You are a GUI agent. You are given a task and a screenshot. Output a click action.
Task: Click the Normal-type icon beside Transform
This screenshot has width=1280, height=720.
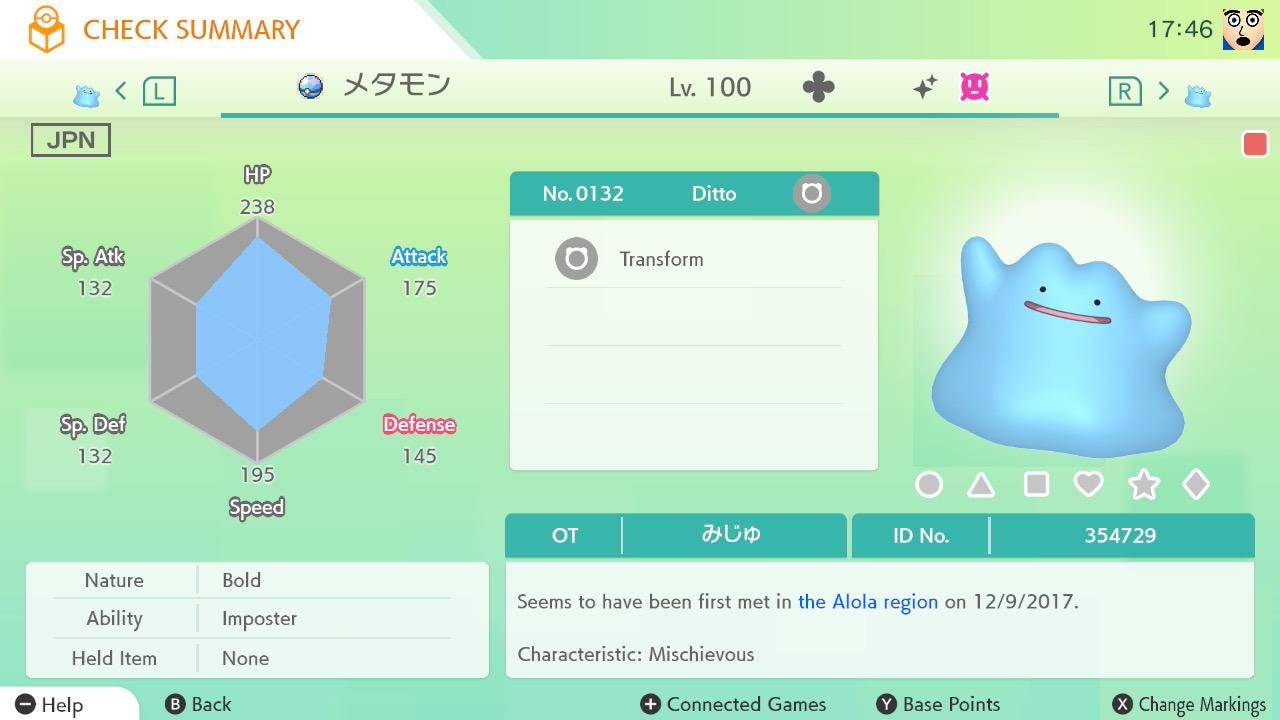pos(575,258)
